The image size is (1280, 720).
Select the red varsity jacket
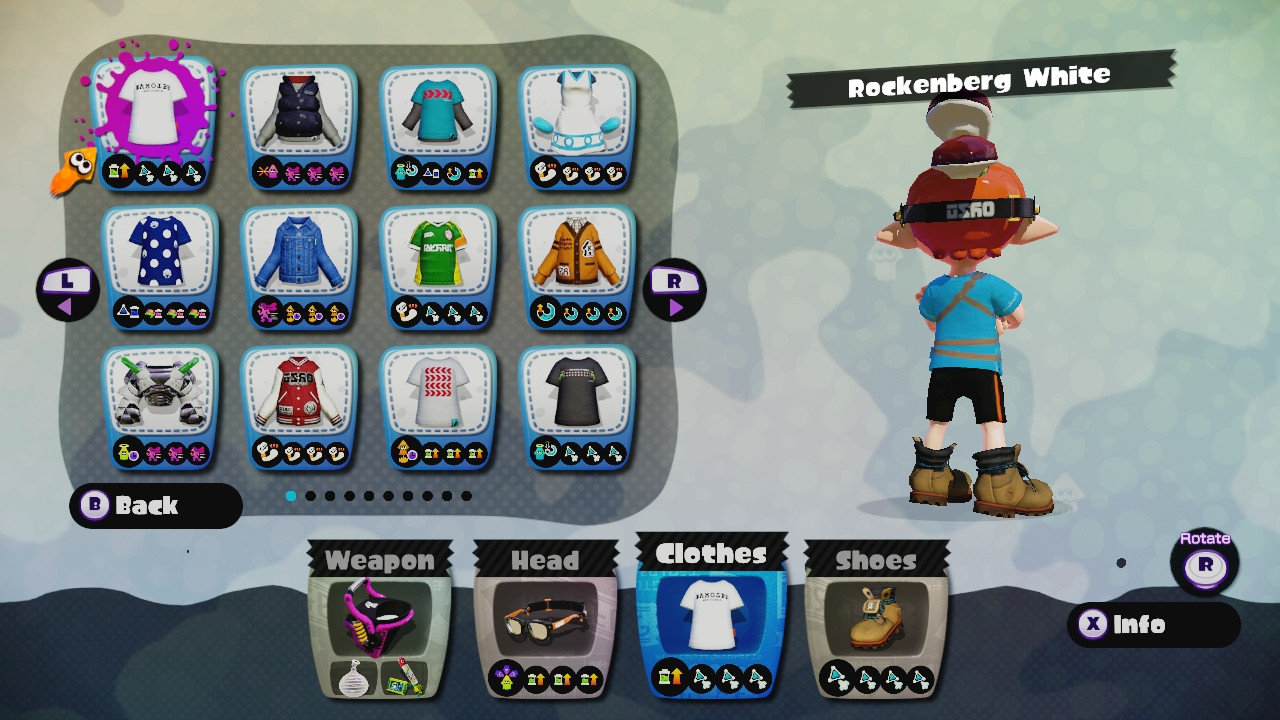[x=298, y=388]
